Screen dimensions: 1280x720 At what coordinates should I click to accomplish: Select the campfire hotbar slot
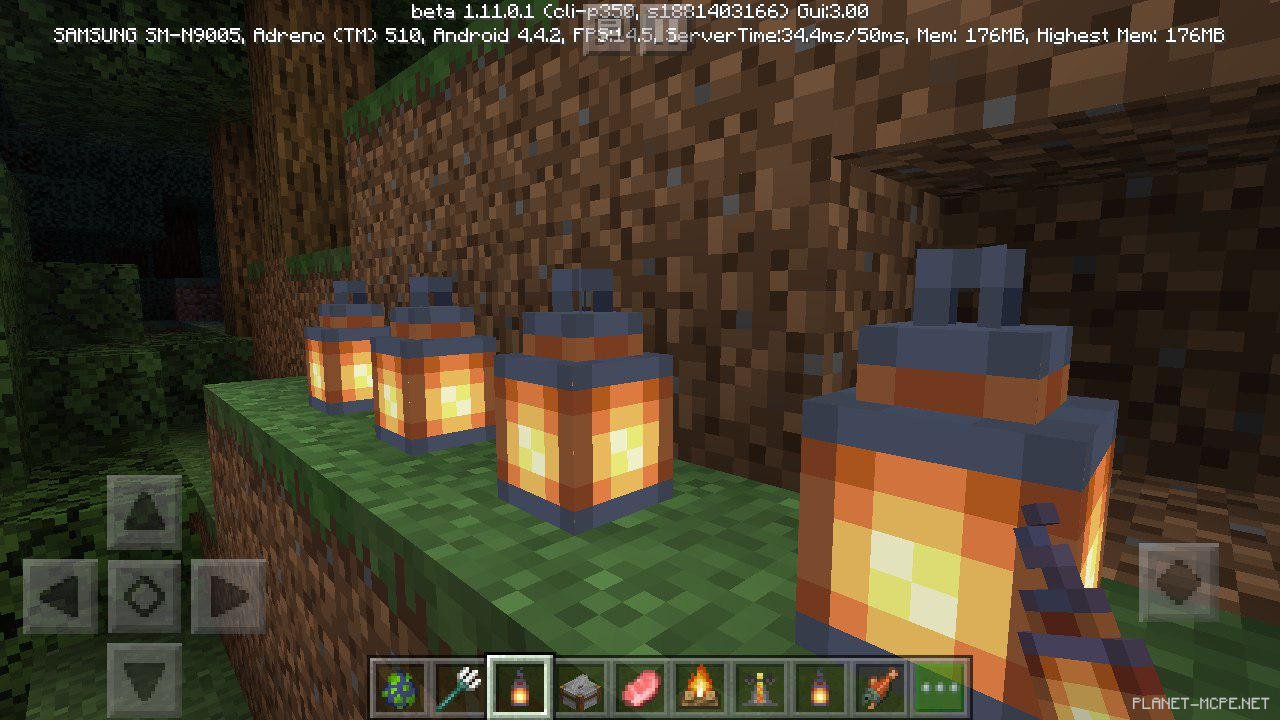pos(700,688)
